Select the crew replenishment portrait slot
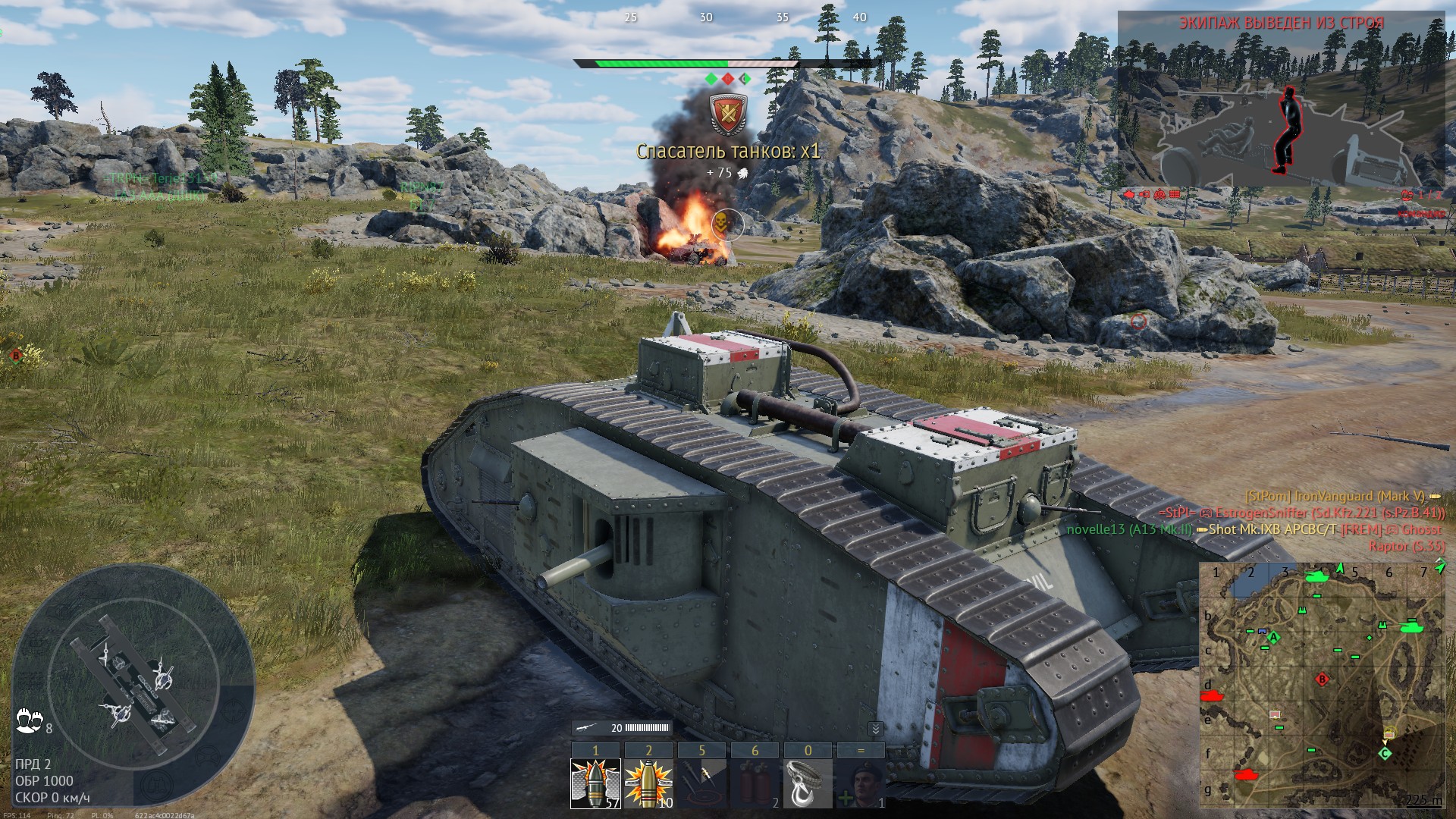 coord(861,783)
